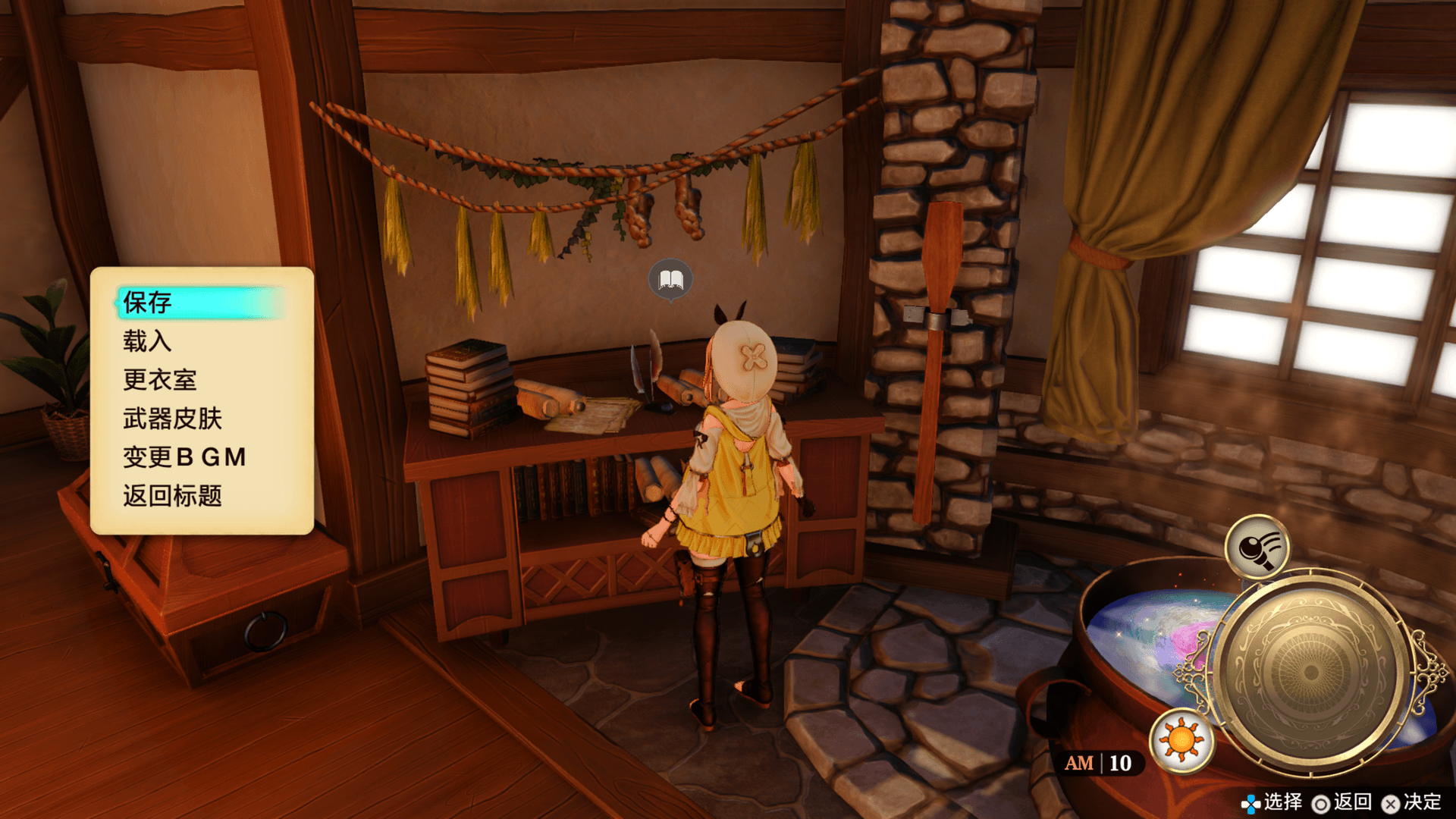Click the open book diary marker
This screenshot has height=819, width=1456.
click(x=670, y=280)
